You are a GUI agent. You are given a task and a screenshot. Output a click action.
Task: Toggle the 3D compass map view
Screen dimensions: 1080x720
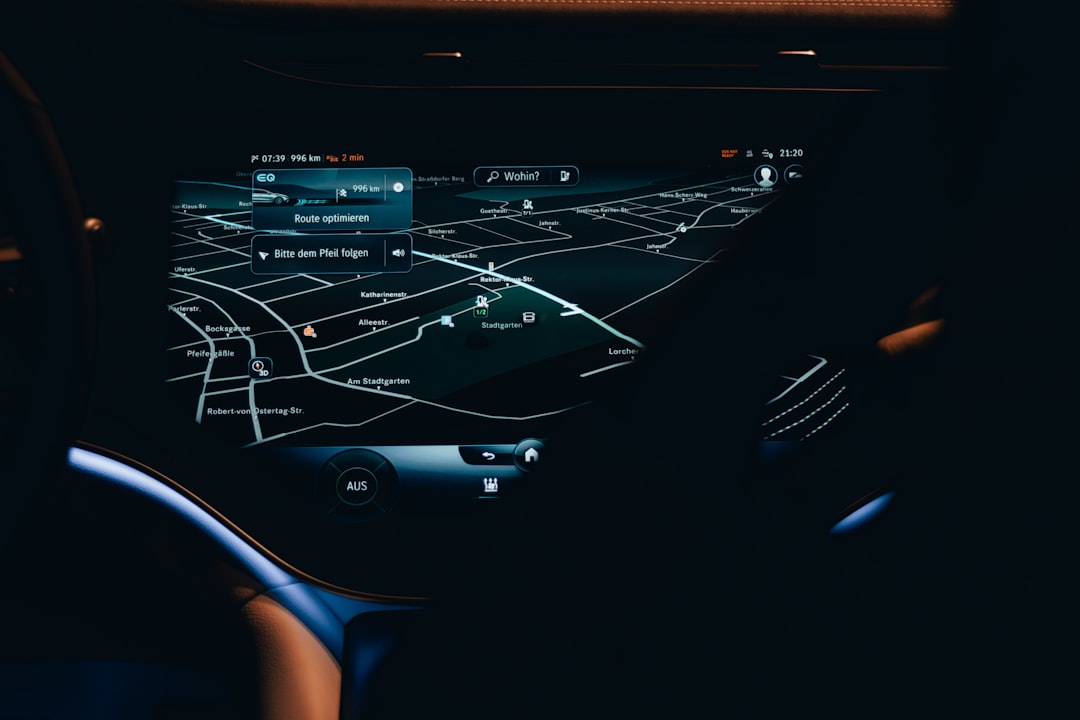[x=259, y=368]
